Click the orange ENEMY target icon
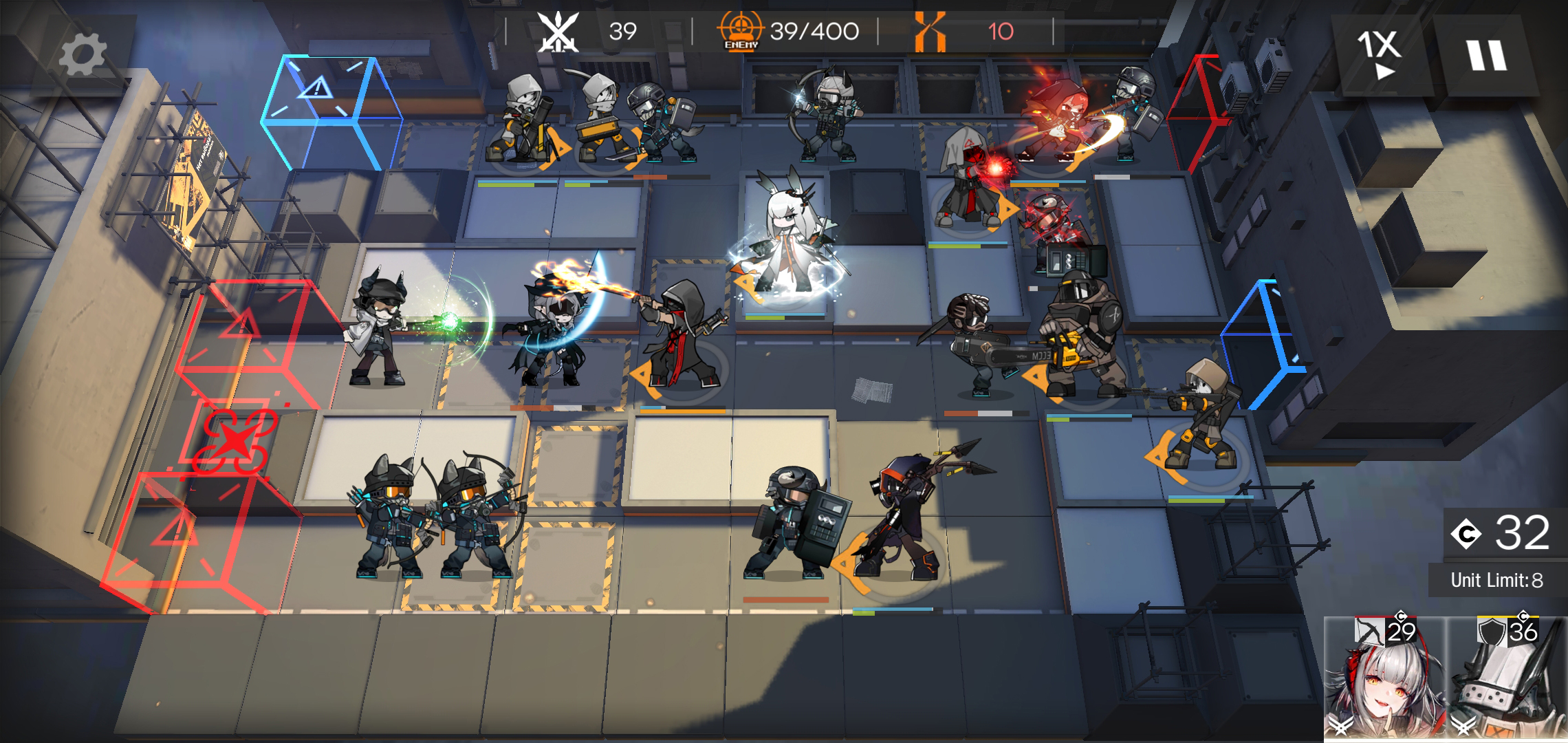Image resolution: width=1568 pixels, height=743 pixels. coord(741,29)
